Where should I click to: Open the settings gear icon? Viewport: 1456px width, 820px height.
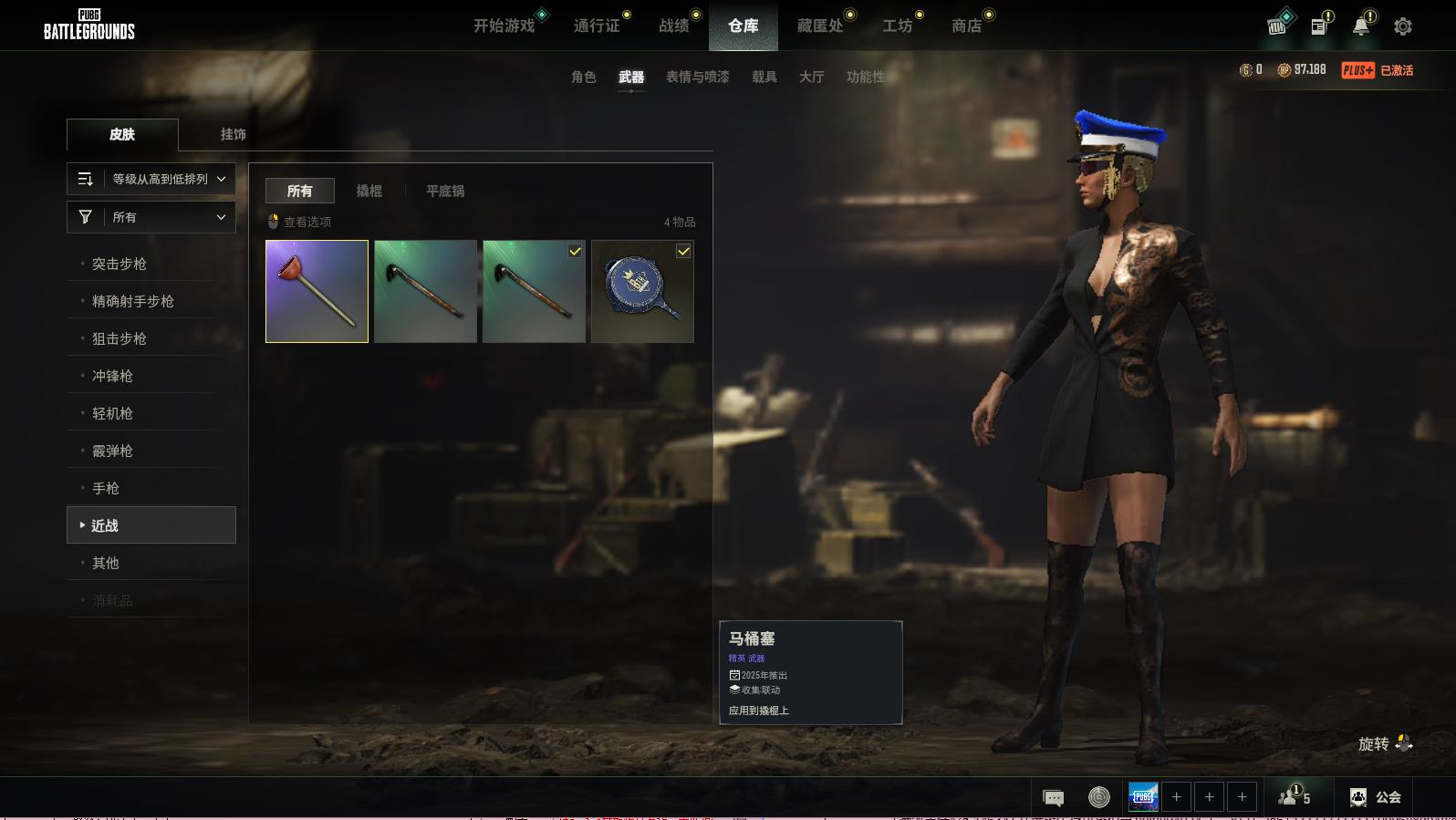pyautogui.click(x=1402, y=26)
